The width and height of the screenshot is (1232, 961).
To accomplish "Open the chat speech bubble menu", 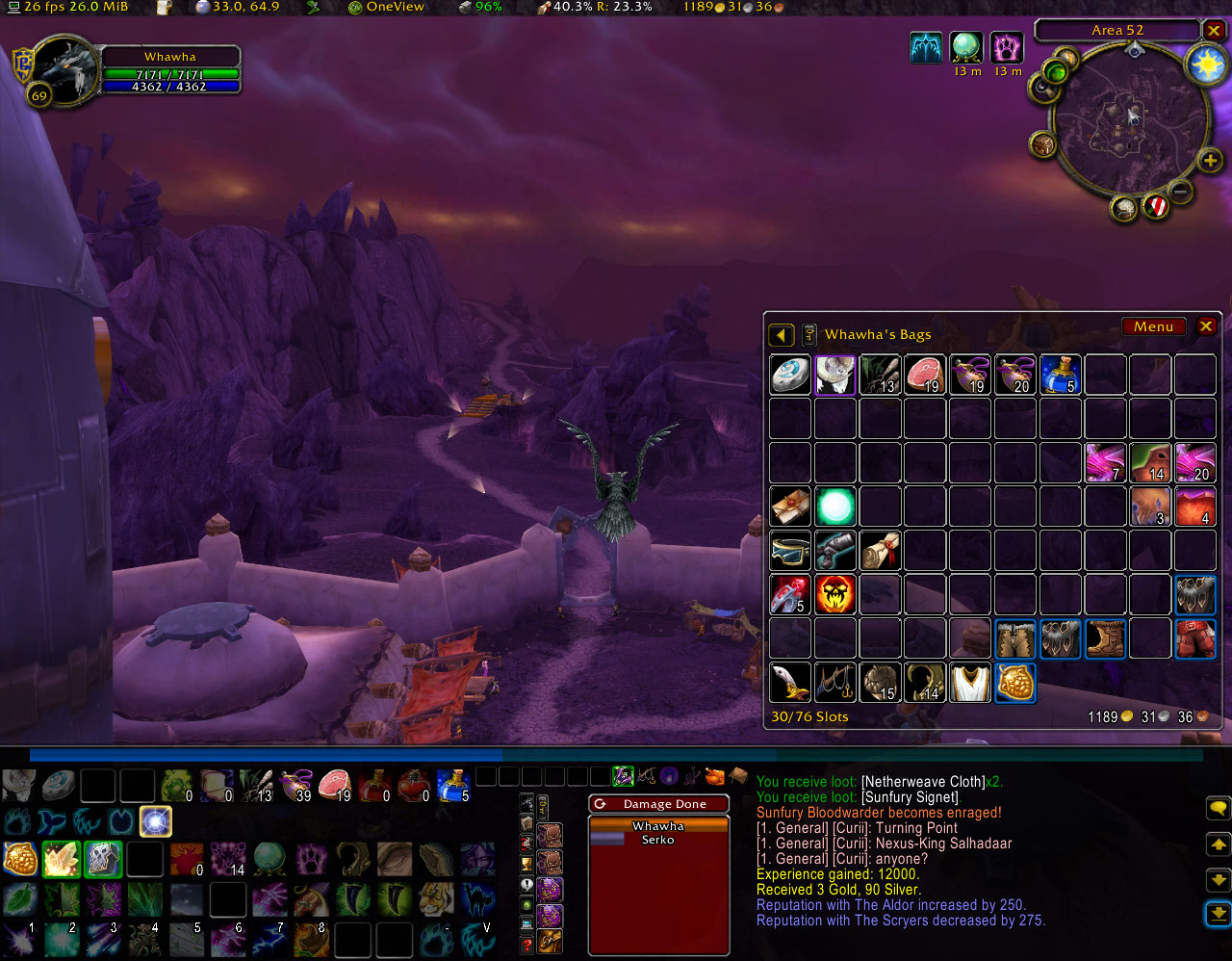I will click(x=1218, y=807).
